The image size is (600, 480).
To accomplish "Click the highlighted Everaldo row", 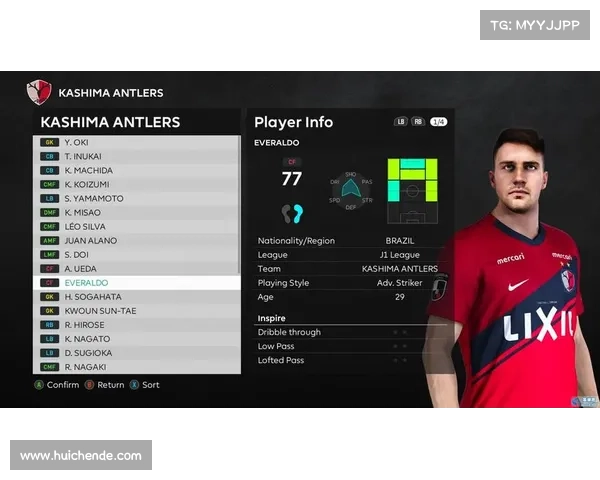I will (x=135, y=283).
